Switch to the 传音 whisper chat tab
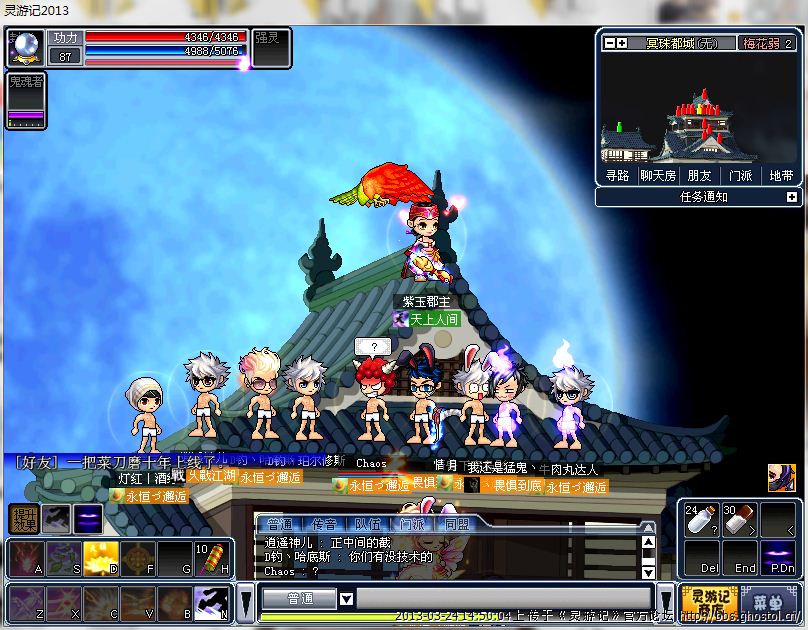 click(323, 524)
